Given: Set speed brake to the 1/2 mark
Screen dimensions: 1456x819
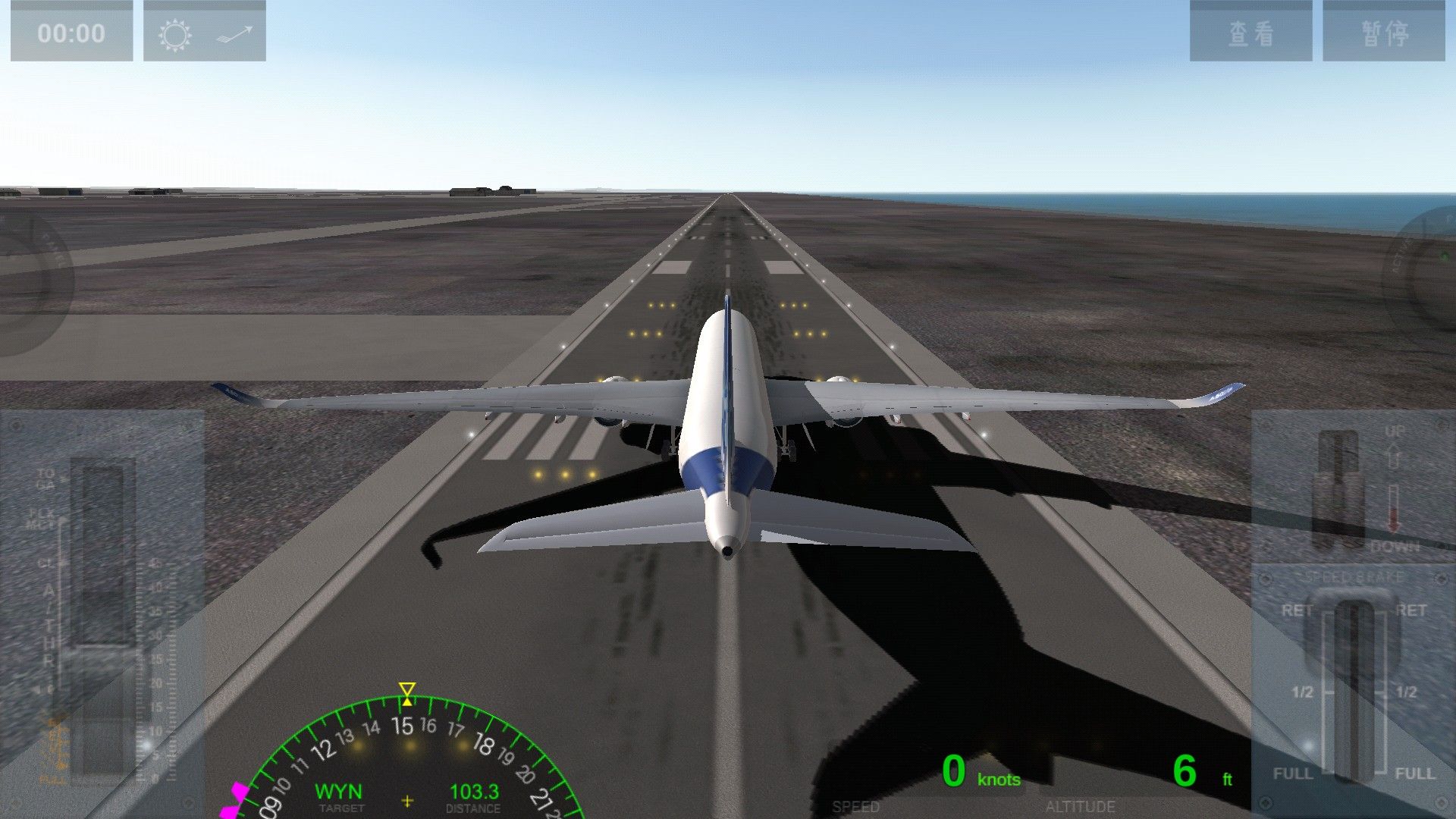Looking at the screenshot, I should click(x=1354, y=692).
